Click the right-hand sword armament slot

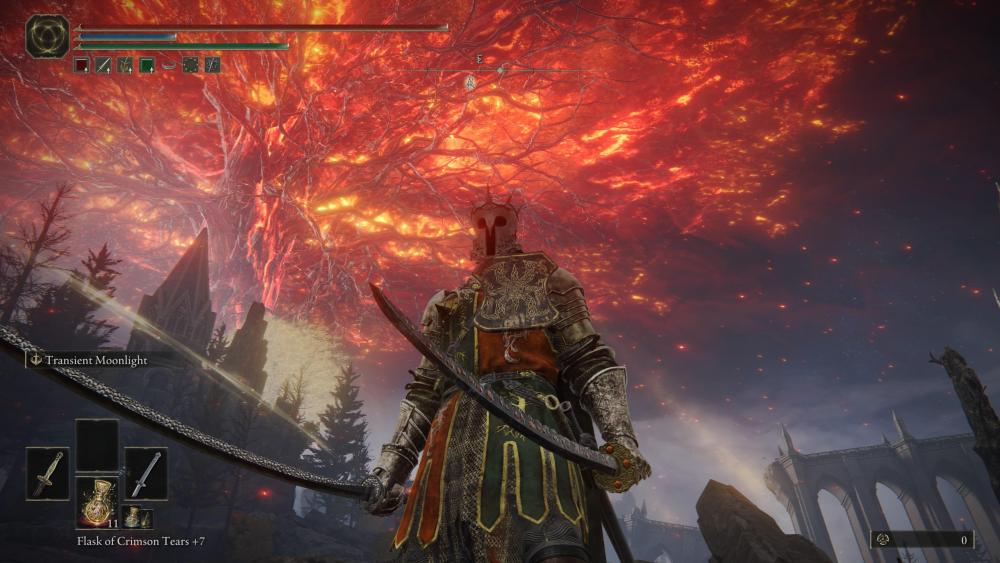click(146, 473)
